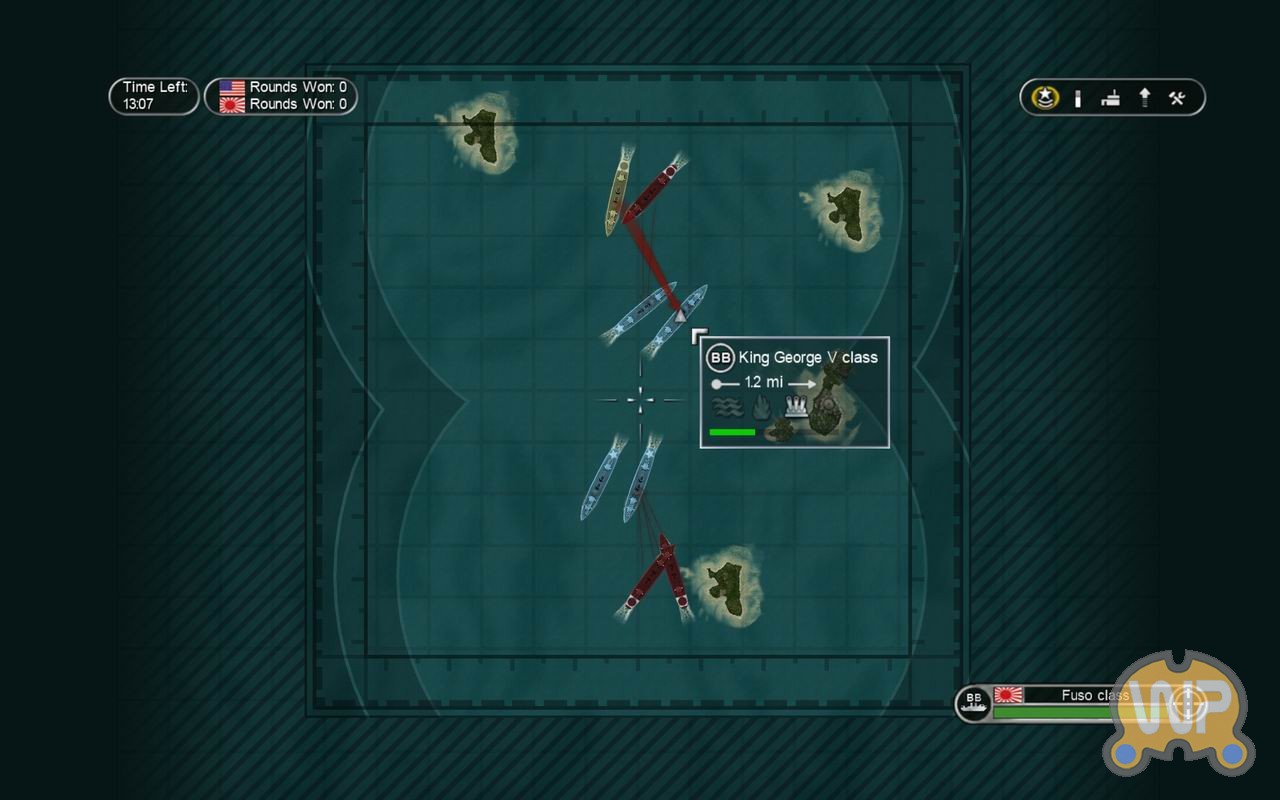Click the vertical bar gauge icon

pyautogui.click(x=1078, y=98)
